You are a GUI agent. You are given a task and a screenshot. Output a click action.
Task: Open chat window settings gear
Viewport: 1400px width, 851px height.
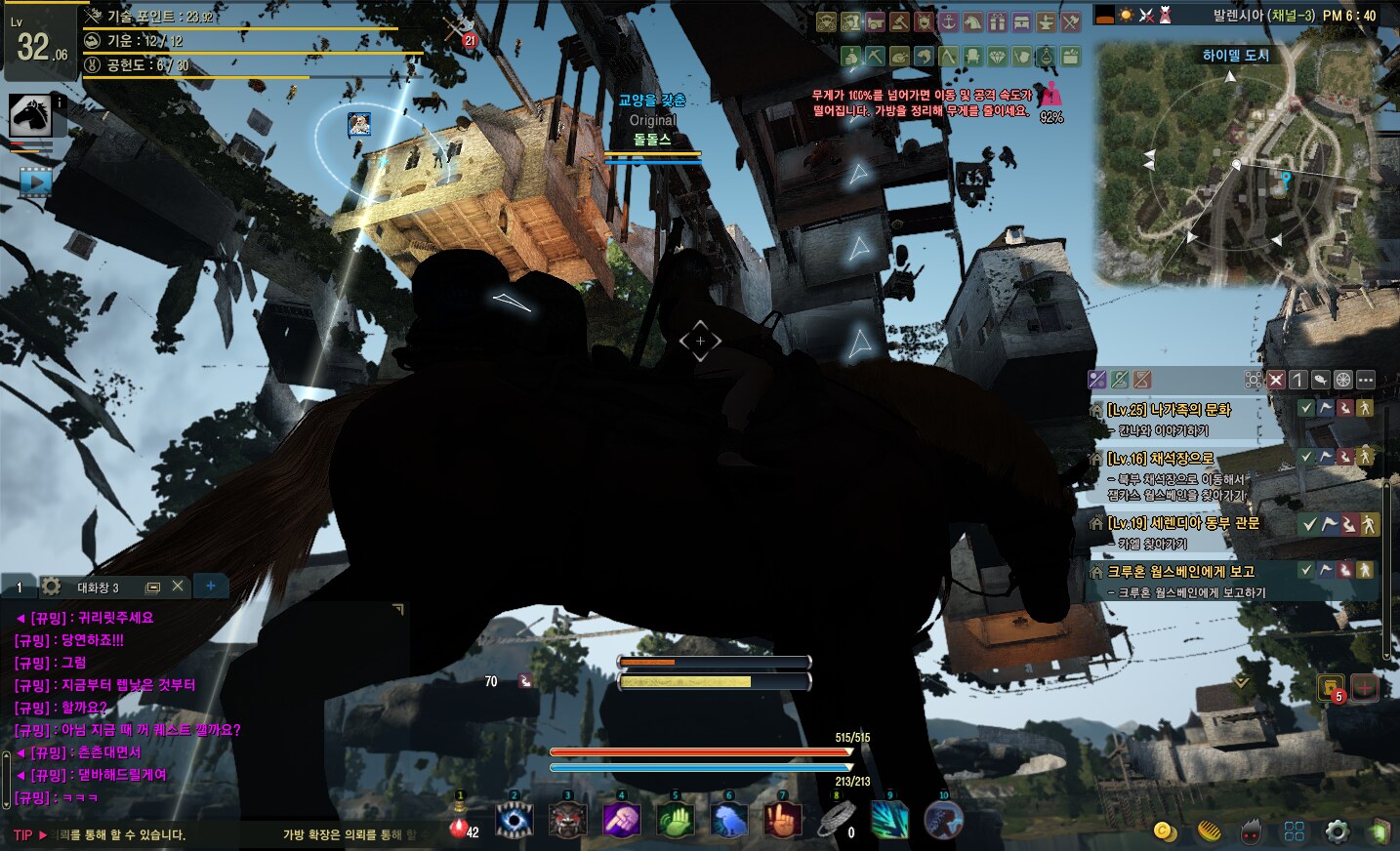tap(51, 587)
